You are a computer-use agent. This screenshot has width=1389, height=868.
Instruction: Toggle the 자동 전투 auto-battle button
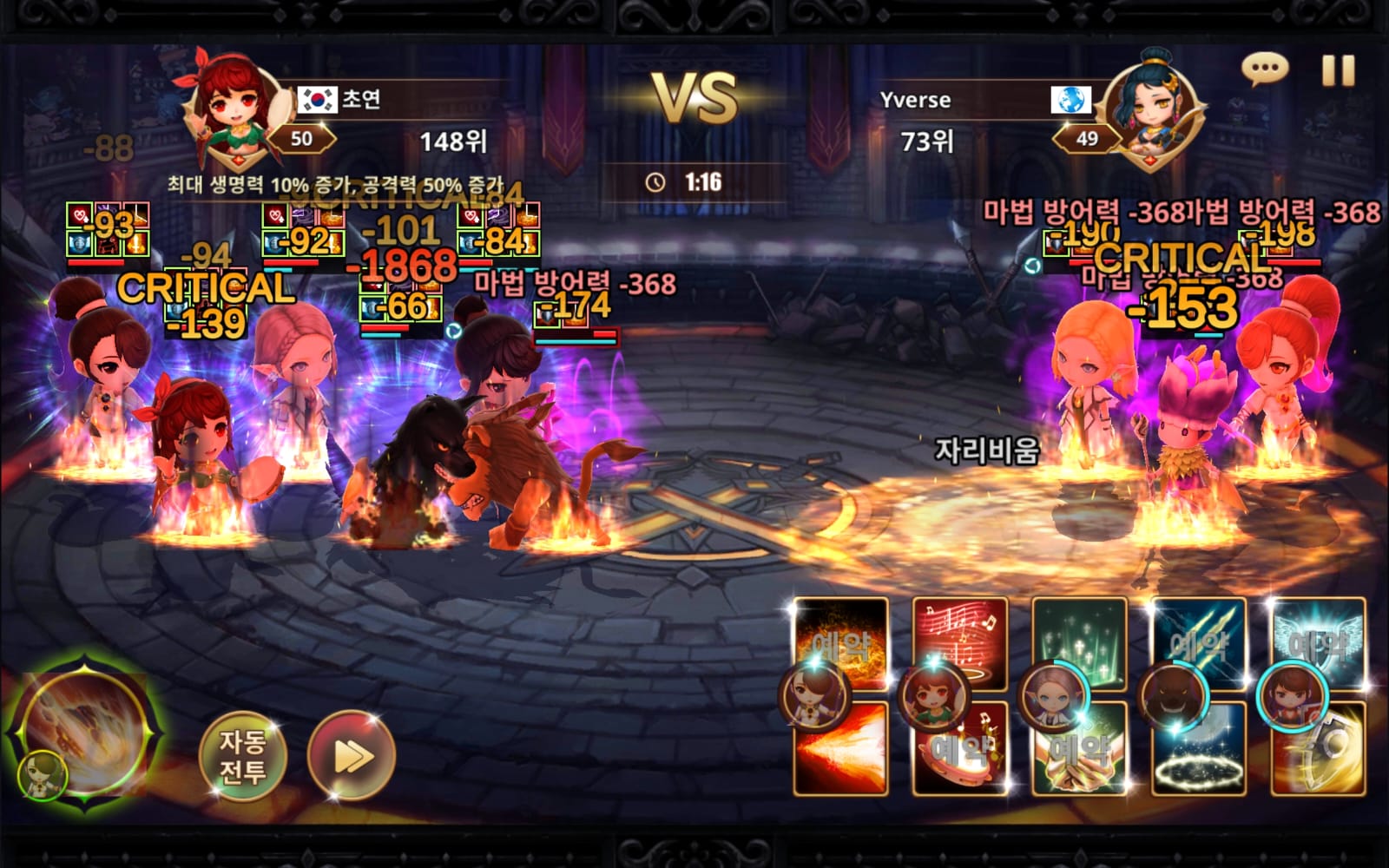242,755
